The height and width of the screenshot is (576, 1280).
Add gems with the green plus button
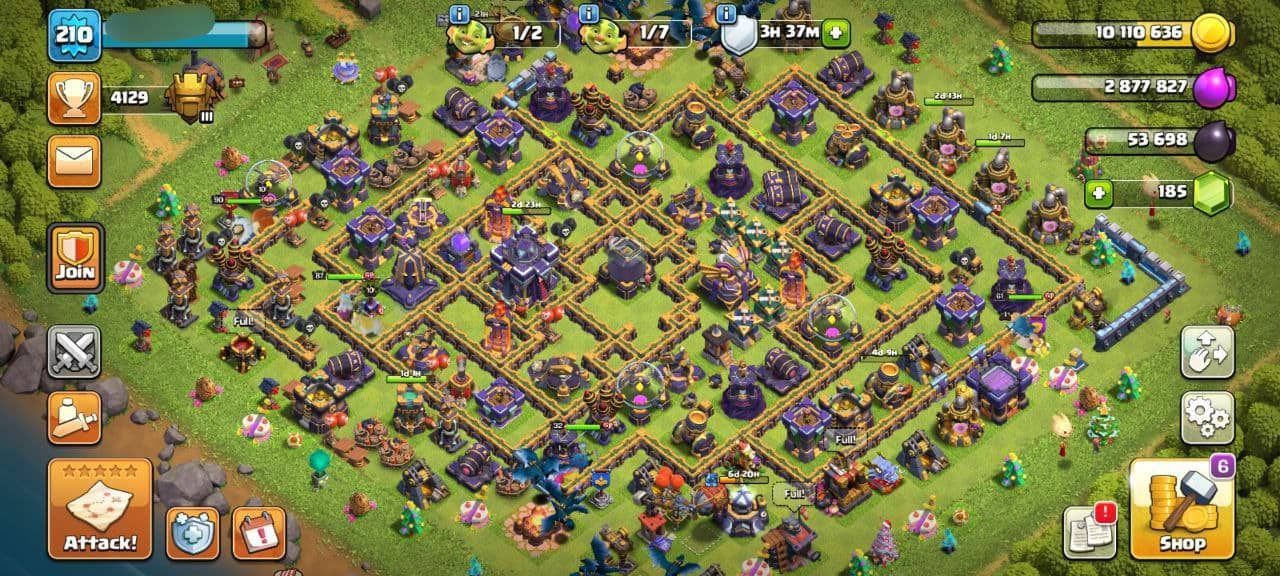pyautogui.click(x=1098, y=193)
